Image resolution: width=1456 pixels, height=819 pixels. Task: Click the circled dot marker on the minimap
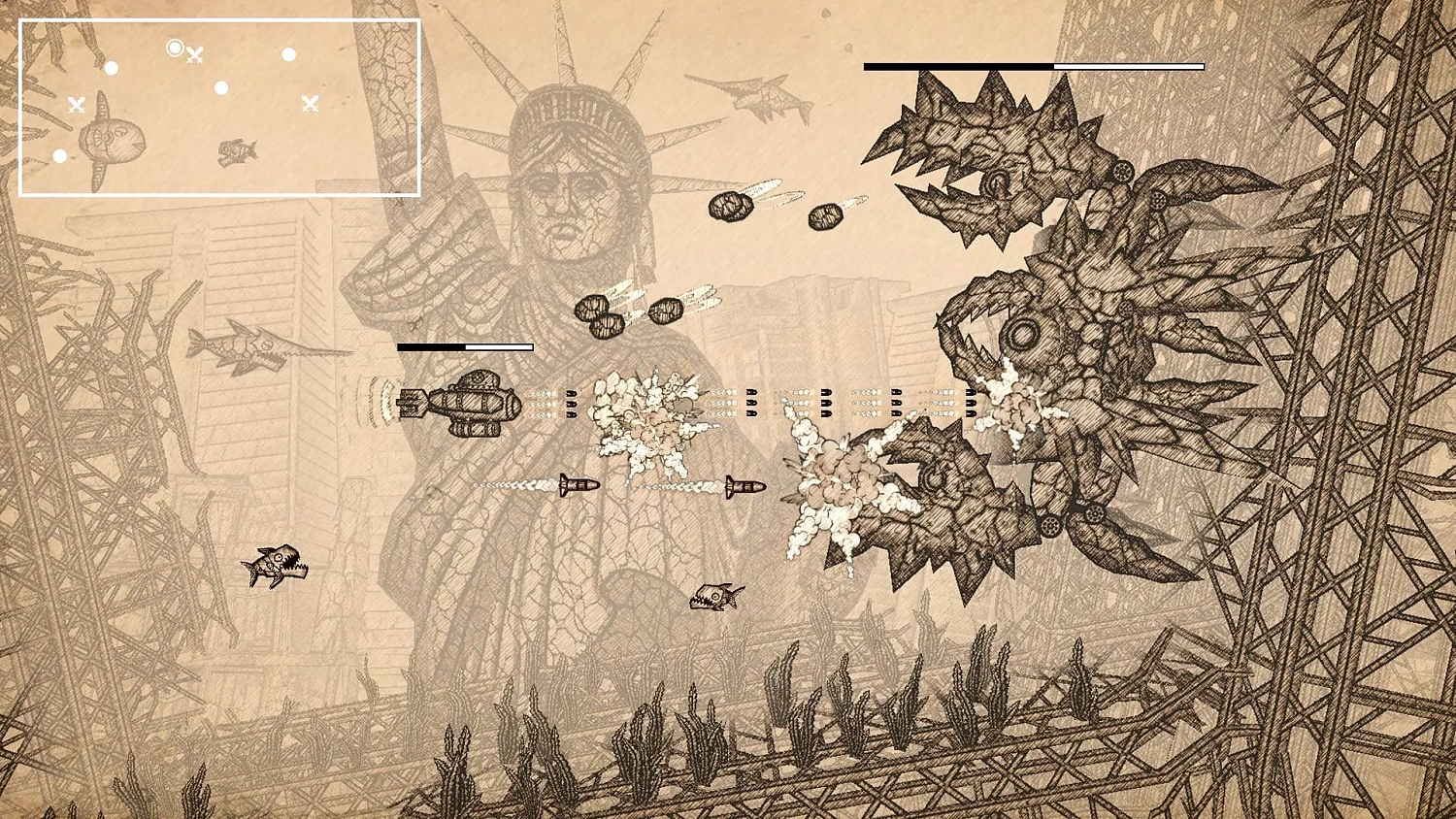click(175, 47)
